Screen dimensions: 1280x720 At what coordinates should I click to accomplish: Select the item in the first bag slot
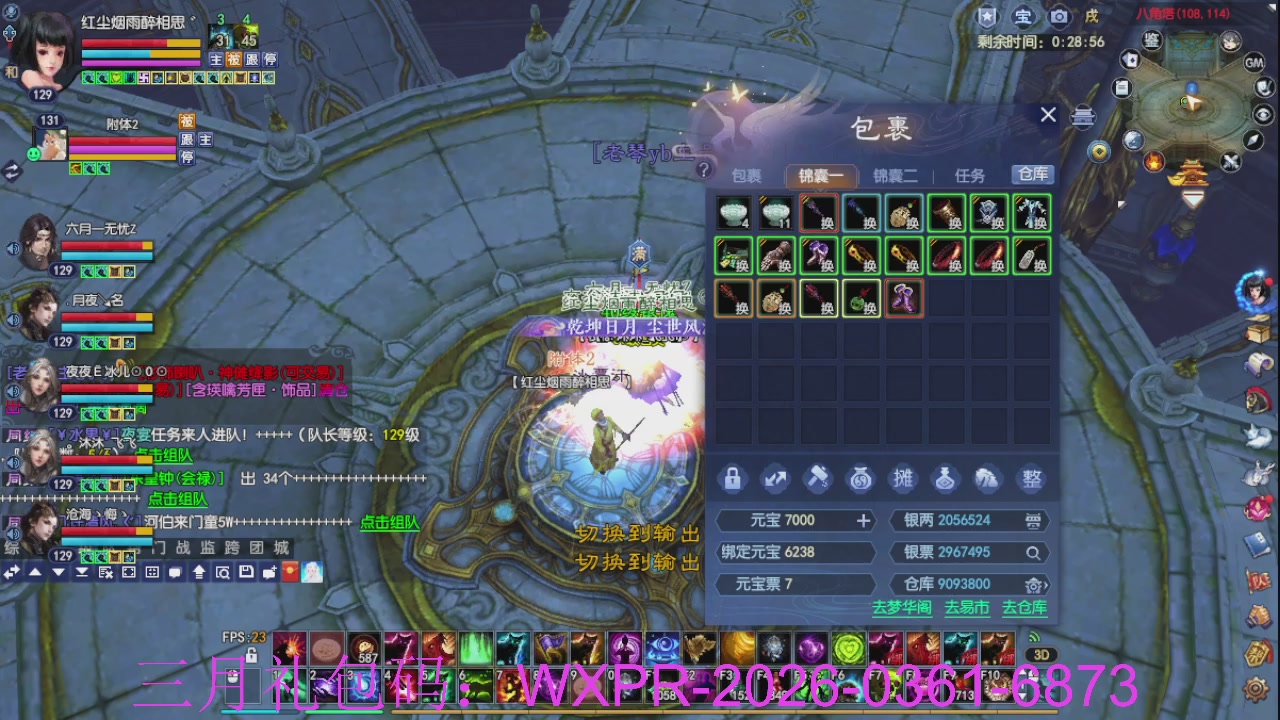point(733,212)
